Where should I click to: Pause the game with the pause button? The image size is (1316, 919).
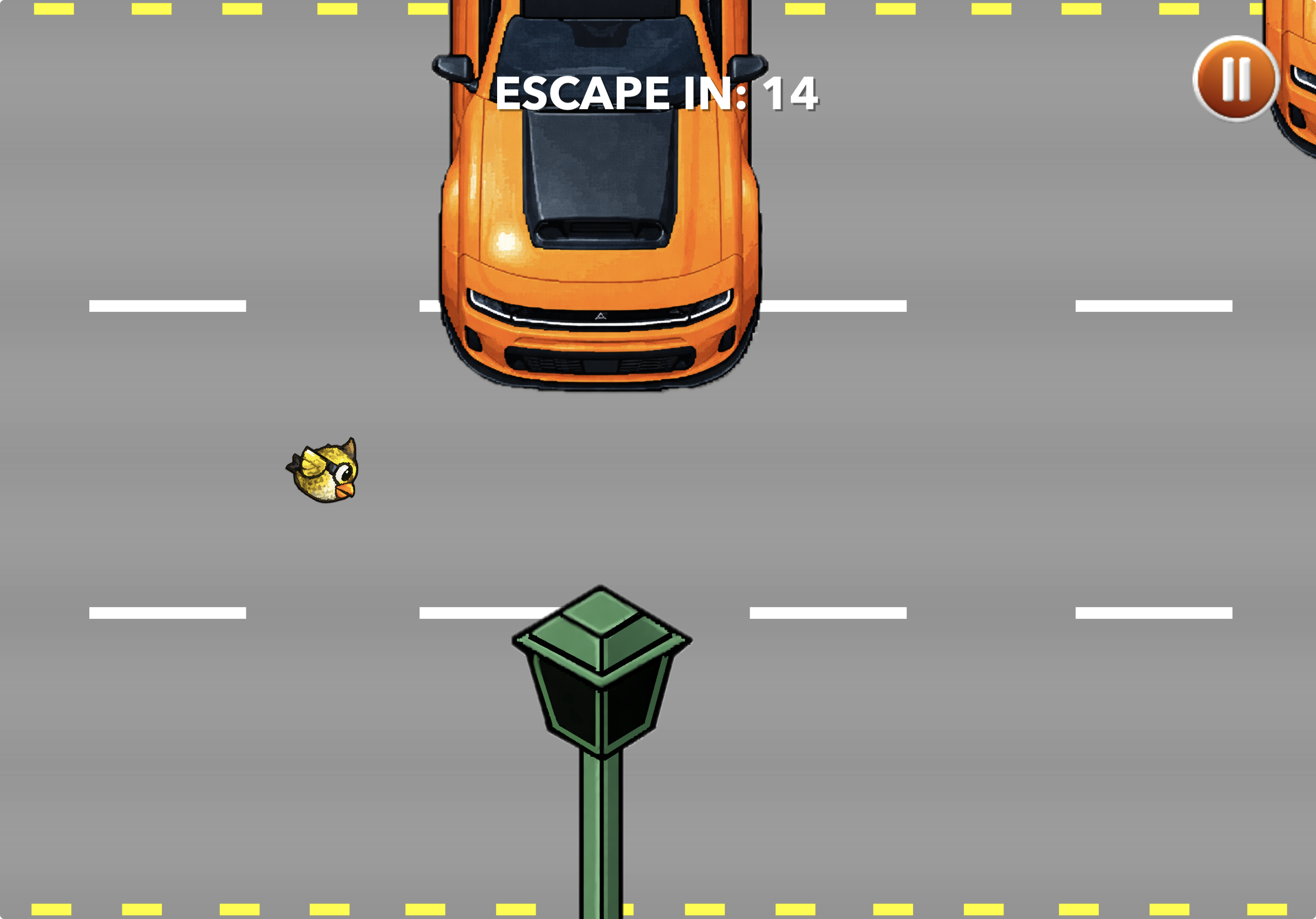click(x=1237, y=80)
